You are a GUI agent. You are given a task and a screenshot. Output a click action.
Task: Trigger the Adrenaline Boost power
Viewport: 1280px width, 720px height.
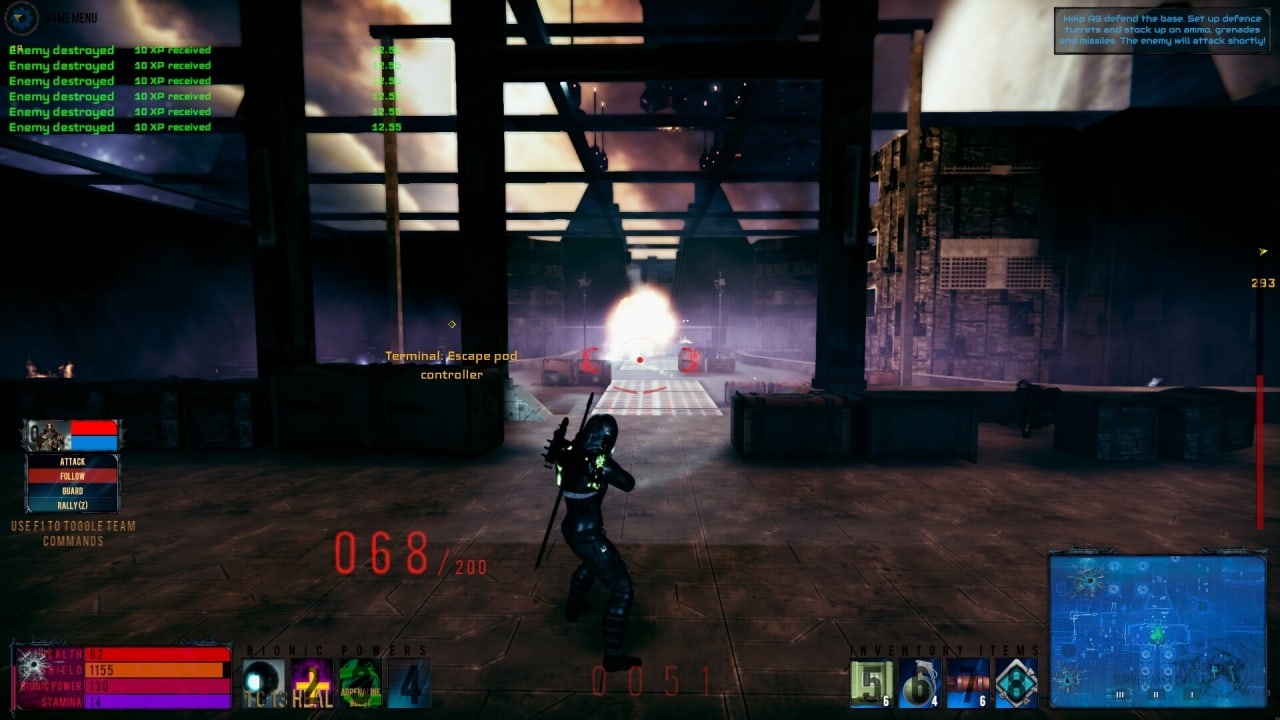click(360, 684)
